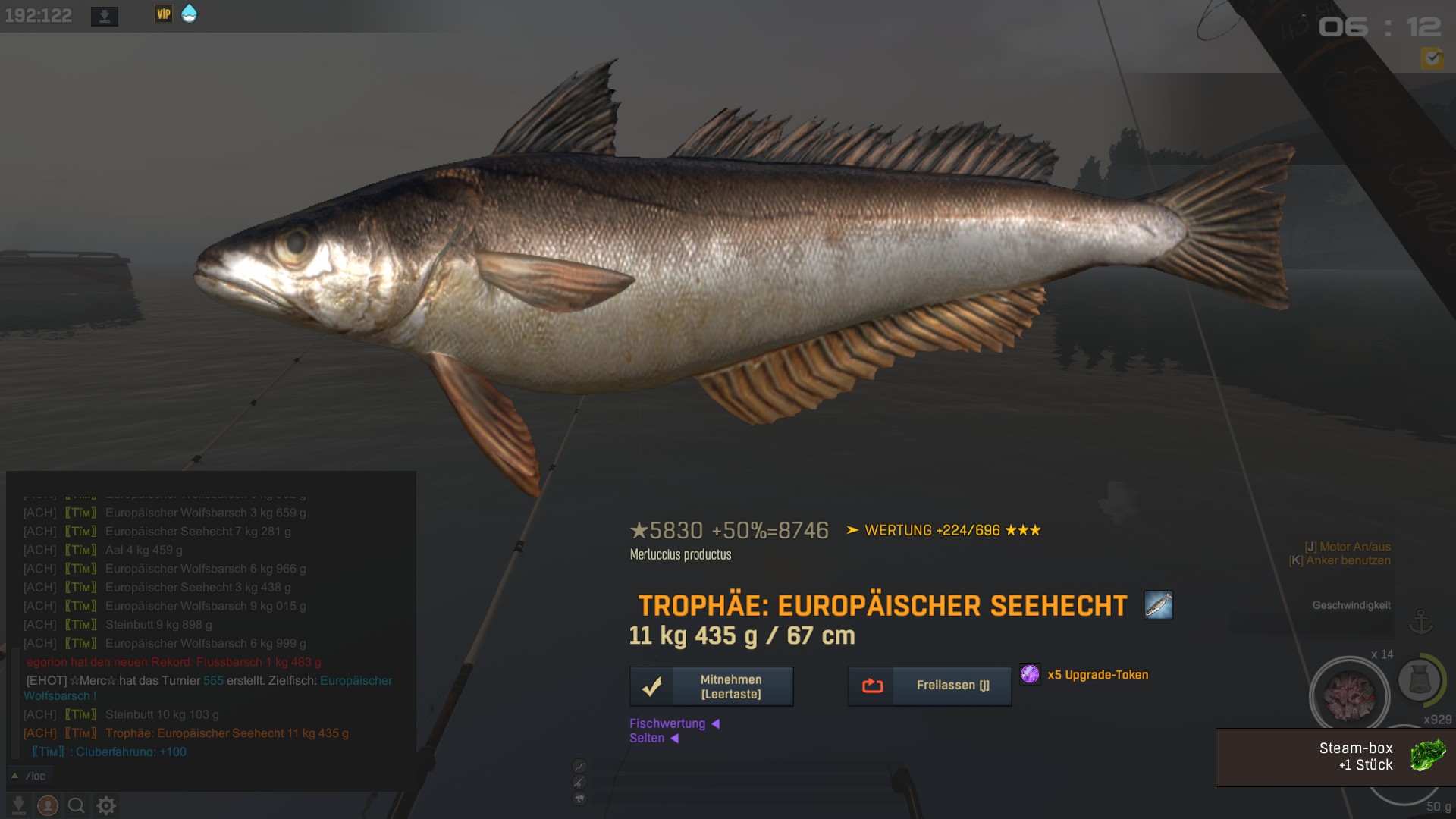
Task: Keep the fish with the Mitnehmen button
Action: (x=711, y=686)
